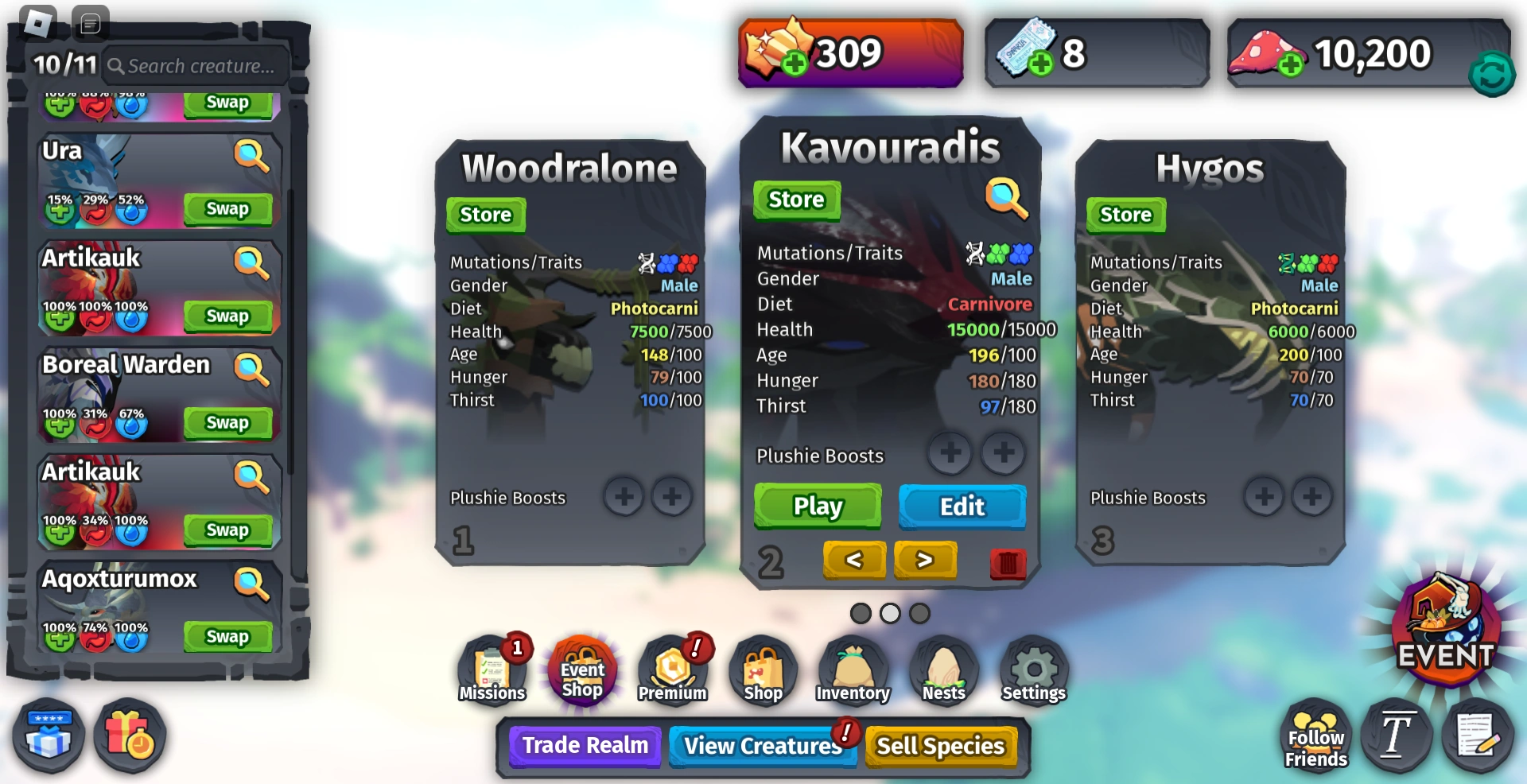Store the Woodralone creature
1527x784 pixels.
point(485,214)
